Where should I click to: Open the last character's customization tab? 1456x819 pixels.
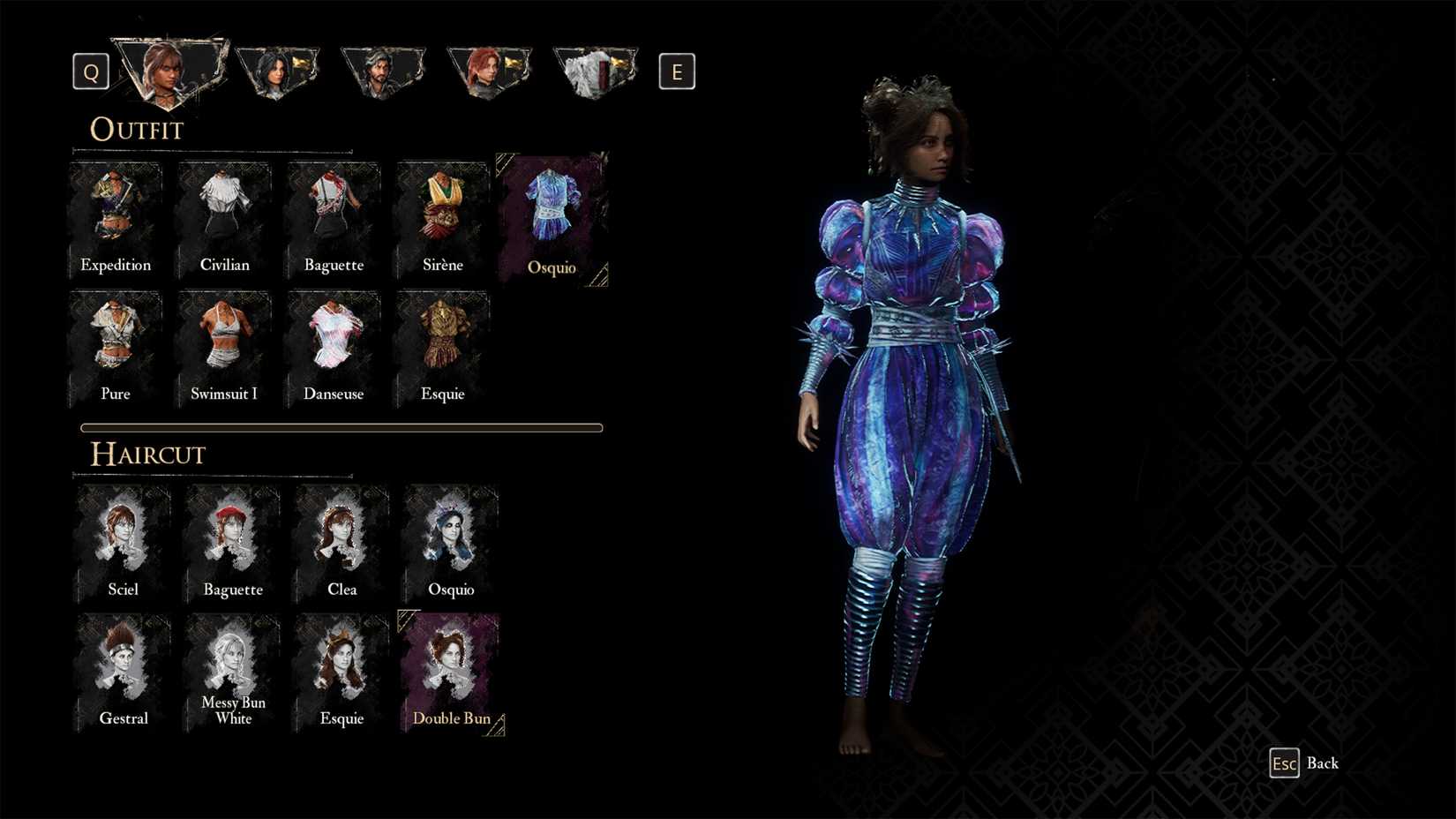coord(595,71)
